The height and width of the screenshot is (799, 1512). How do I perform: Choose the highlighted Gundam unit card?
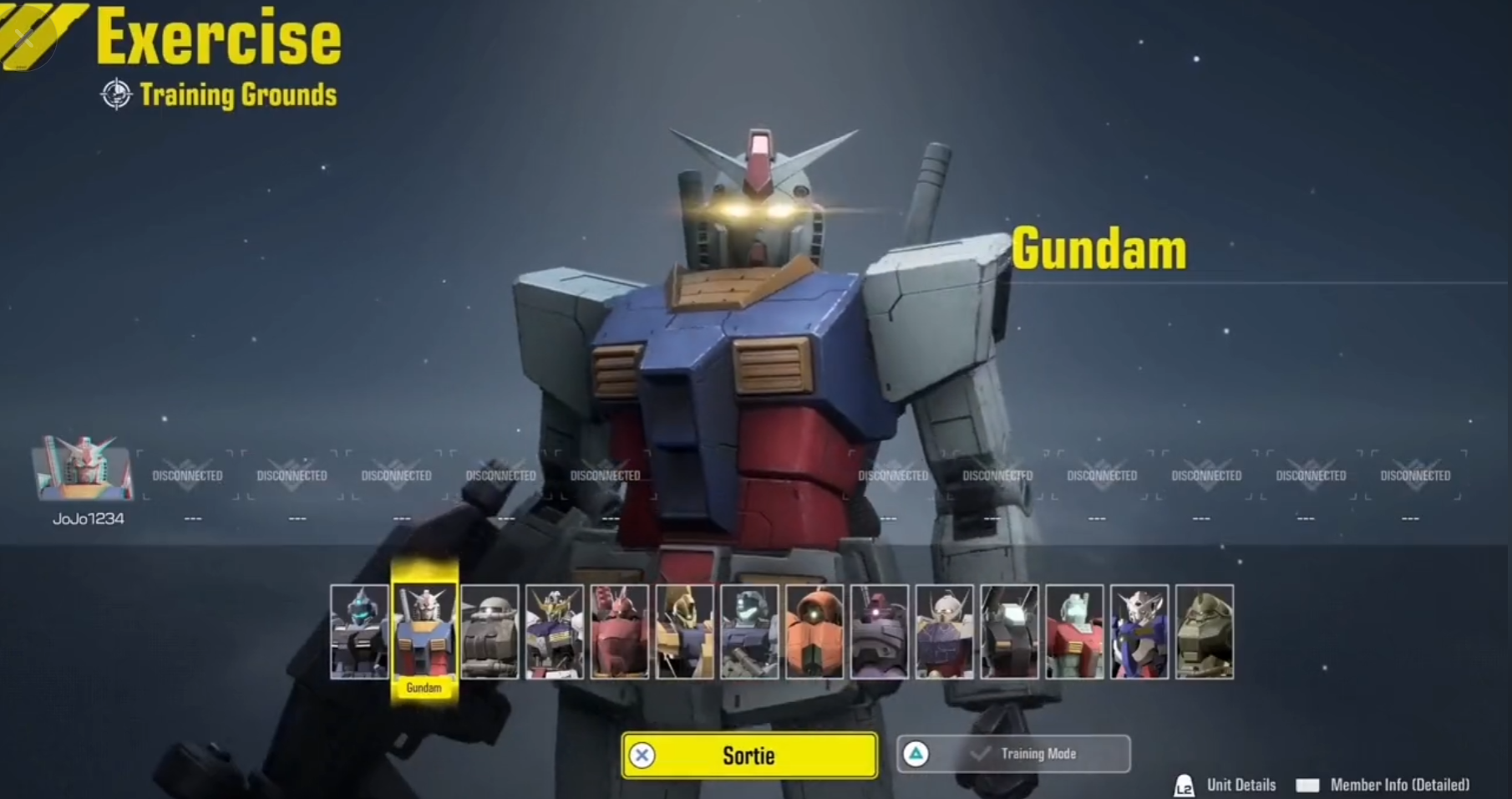[x=424, y=631]
